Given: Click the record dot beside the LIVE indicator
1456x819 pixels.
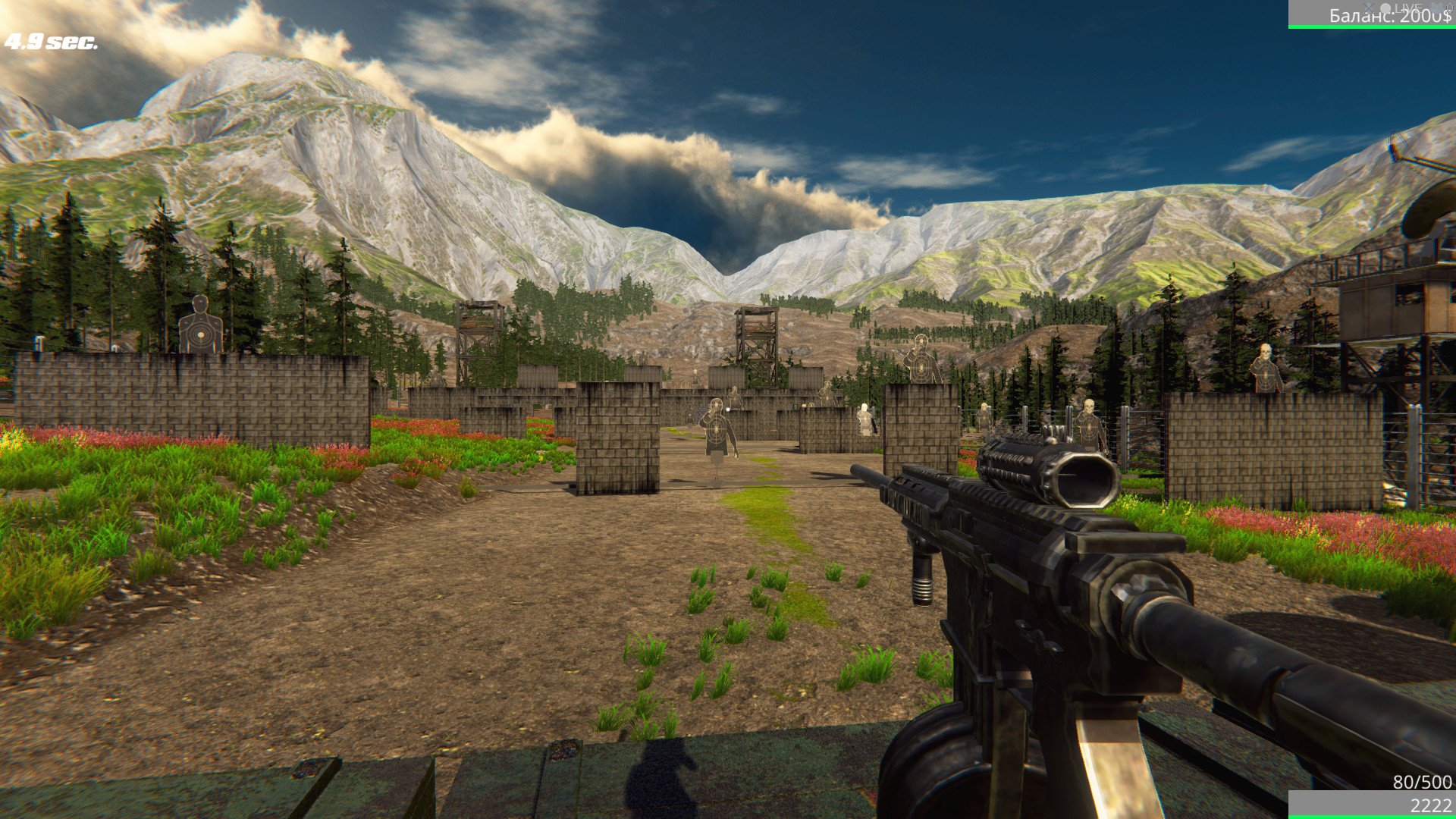Looking at the screenshot, I should pyautogui.click(x=1385, y=8).
